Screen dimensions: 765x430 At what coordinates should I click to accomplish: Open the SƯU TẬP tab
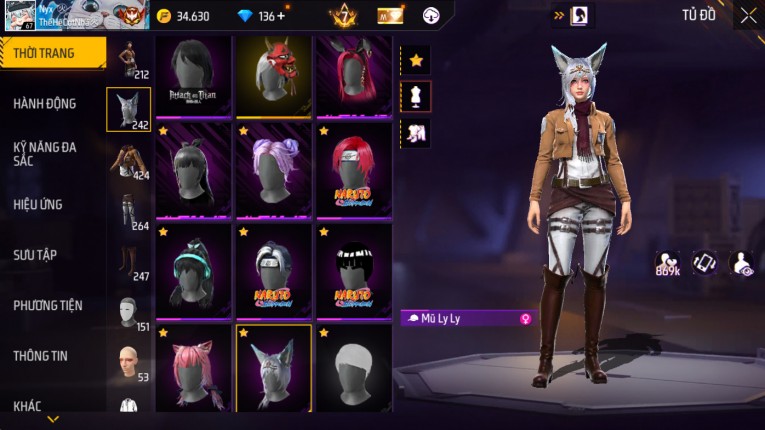pos(35,255)
